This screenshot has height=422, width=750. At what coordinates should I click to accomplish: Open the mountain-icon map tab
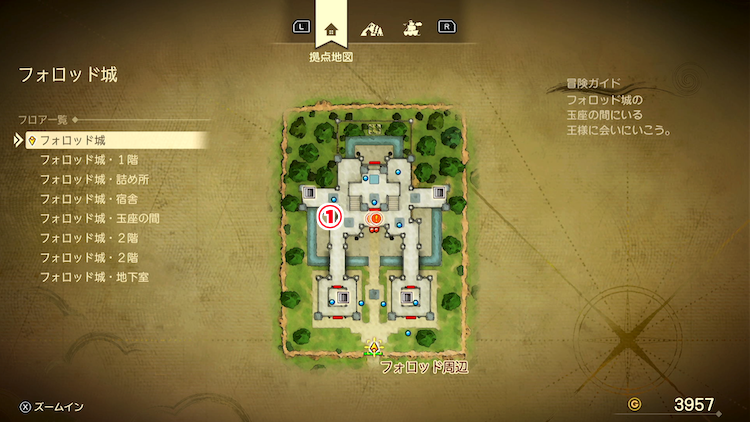(371, 28)
